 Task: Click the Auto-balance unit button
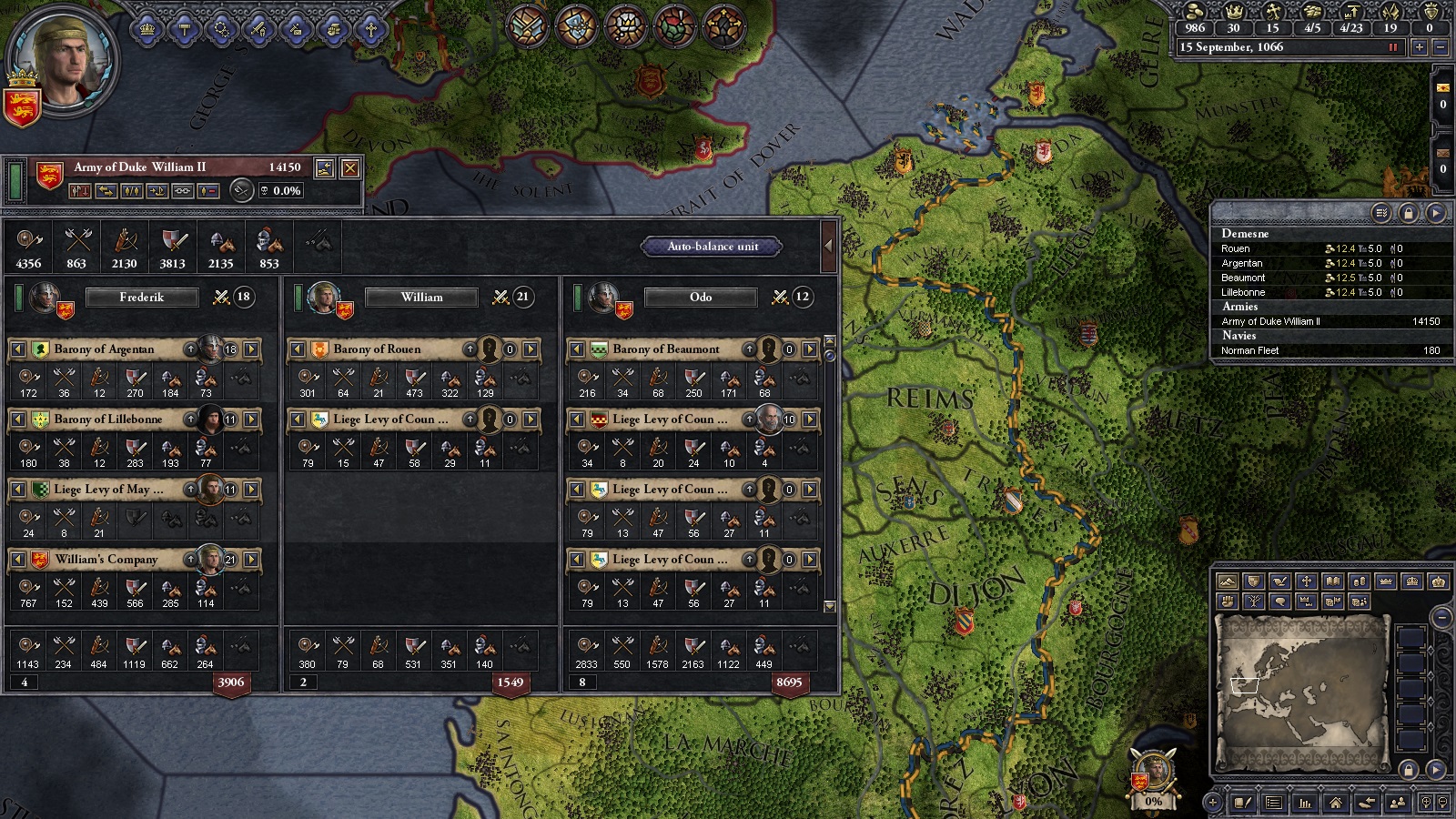tap(713, 247)
